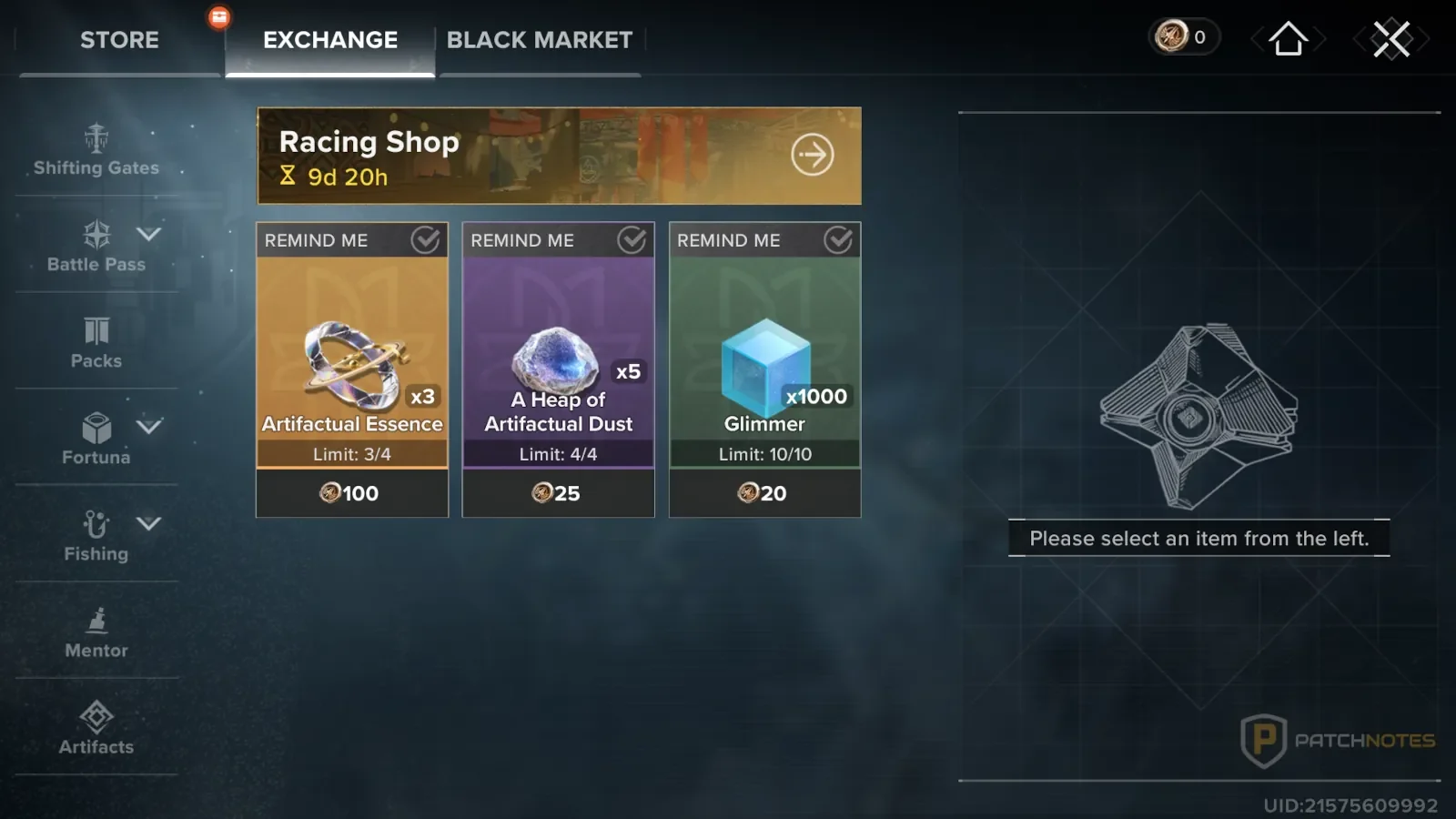The image size is (1456, 819).
Task: Expand the Fishing category
Action: pyautogui.click(x=148, y=523)
